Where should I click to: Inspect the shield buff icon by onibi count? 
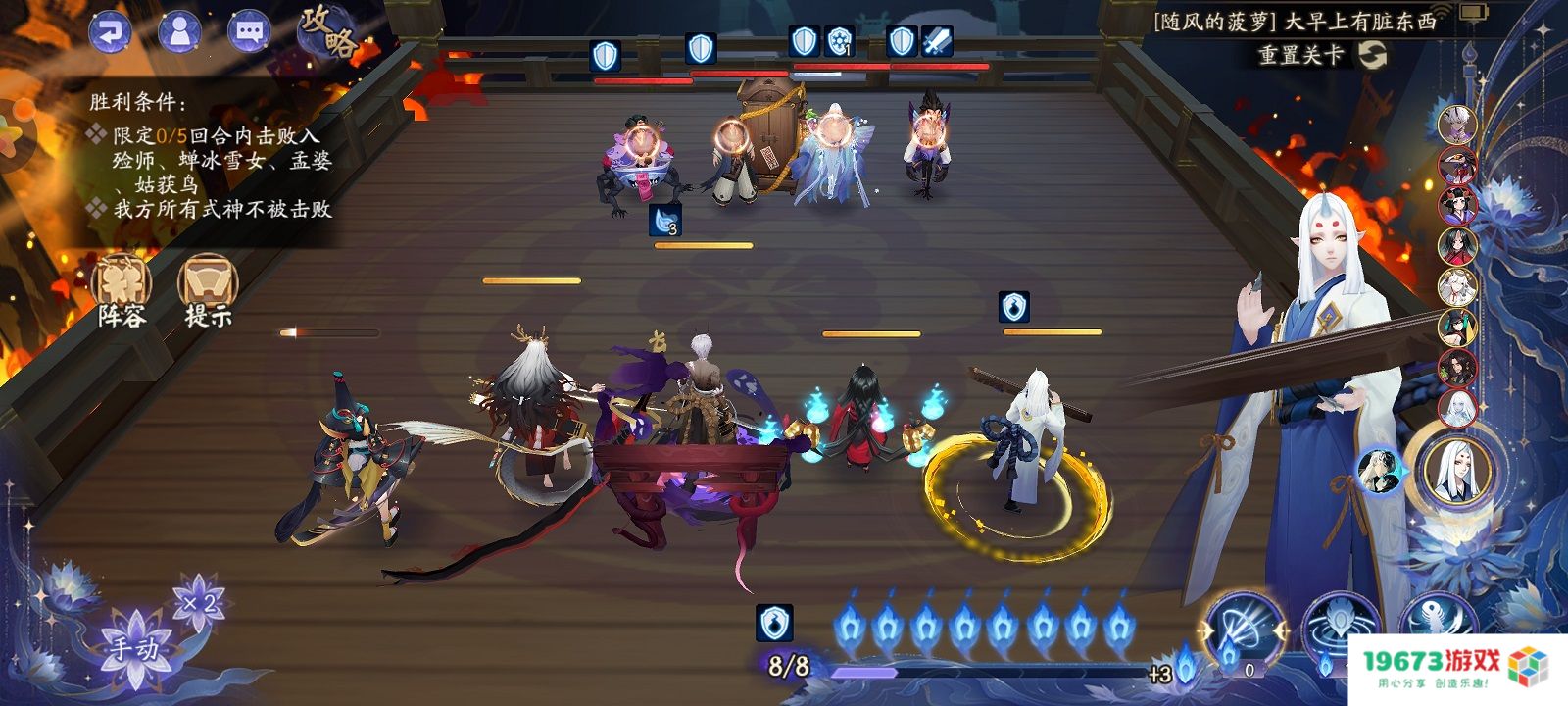click(774, 623)
